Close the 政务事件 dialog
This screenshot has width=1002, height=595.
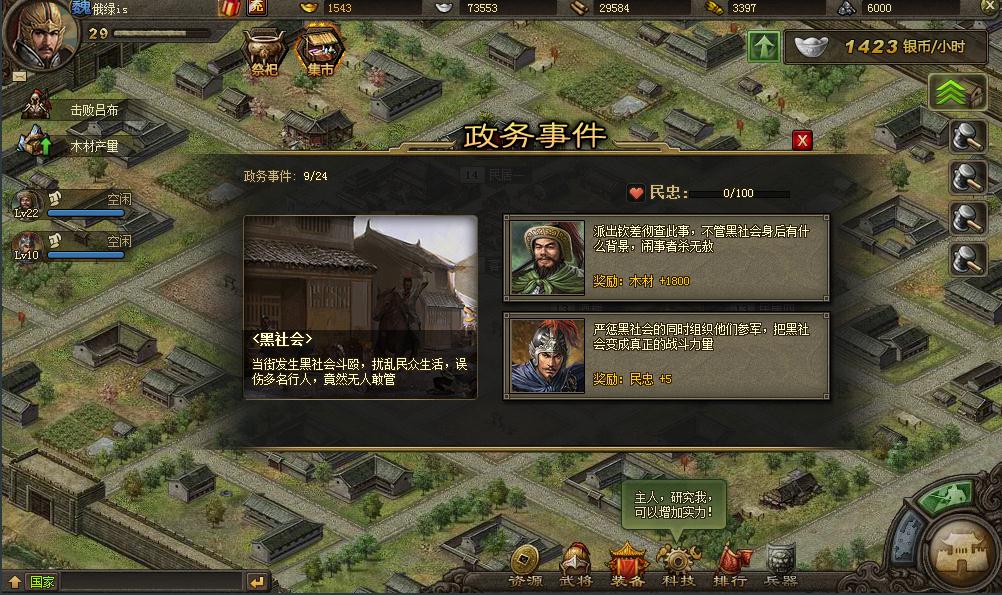pos(801,140)
